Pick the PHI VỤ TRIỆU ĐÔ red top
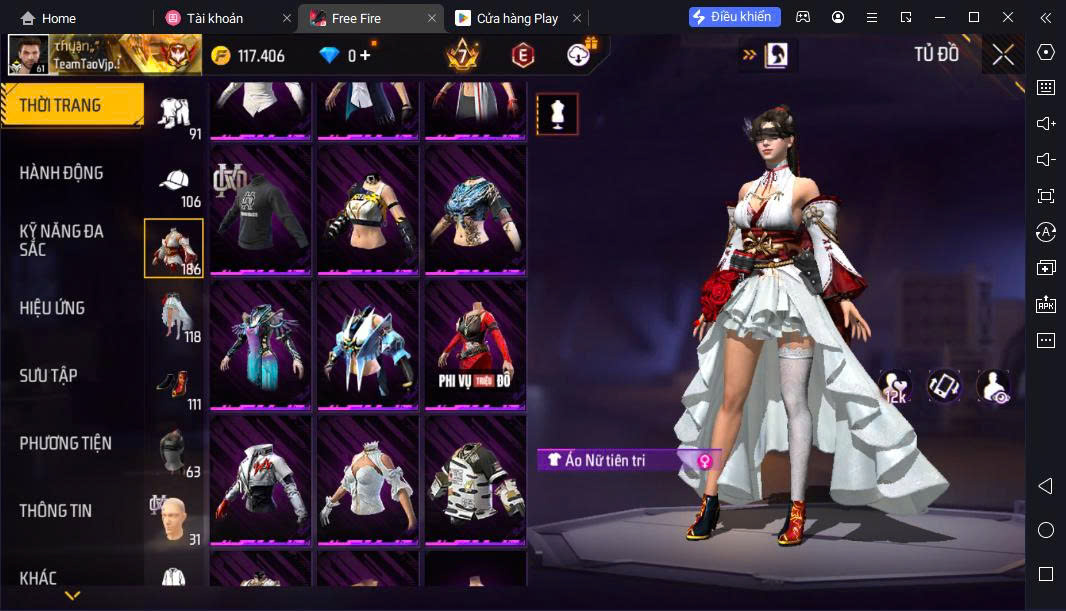The height and width of the screenshot is (611, 1066). [x=475, y=343]
